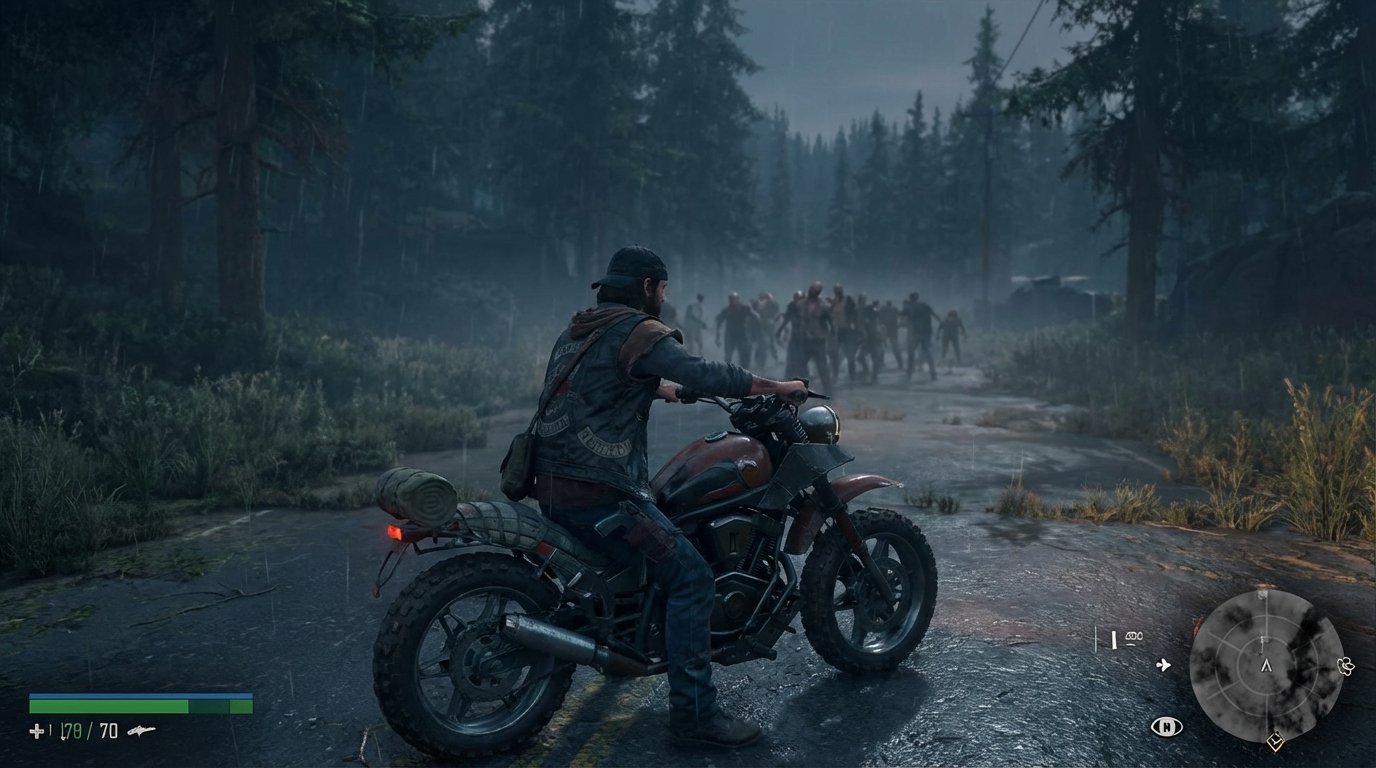Viewport: 1376px width, 768px height.
Task: Click the crow marker right of the minimap
Action: [1345, 665]
